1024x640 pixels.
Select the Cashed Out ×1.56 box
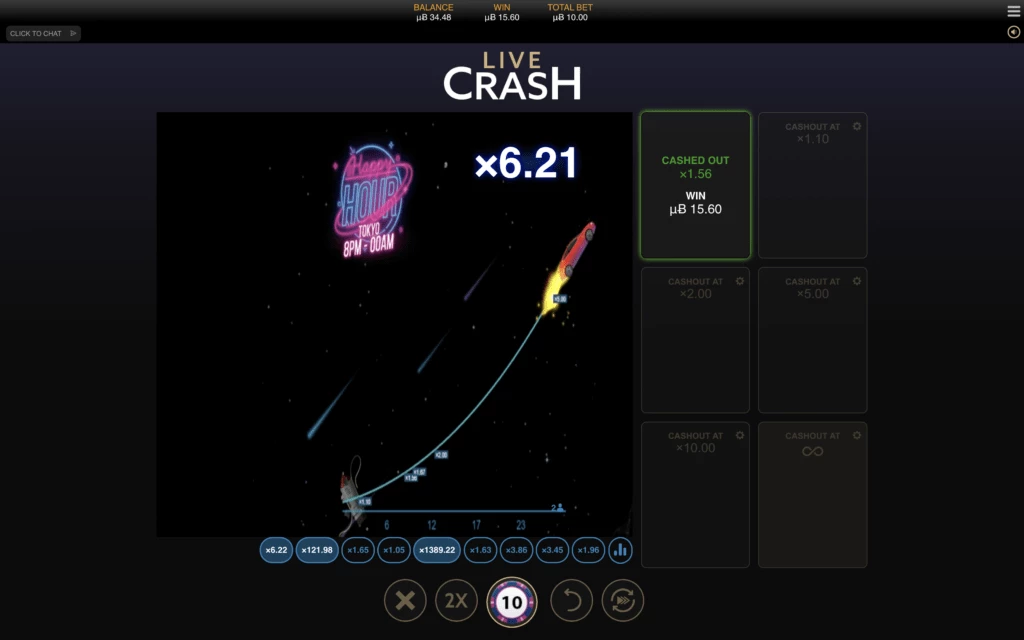pyautogui.click(x=695, y=186)
